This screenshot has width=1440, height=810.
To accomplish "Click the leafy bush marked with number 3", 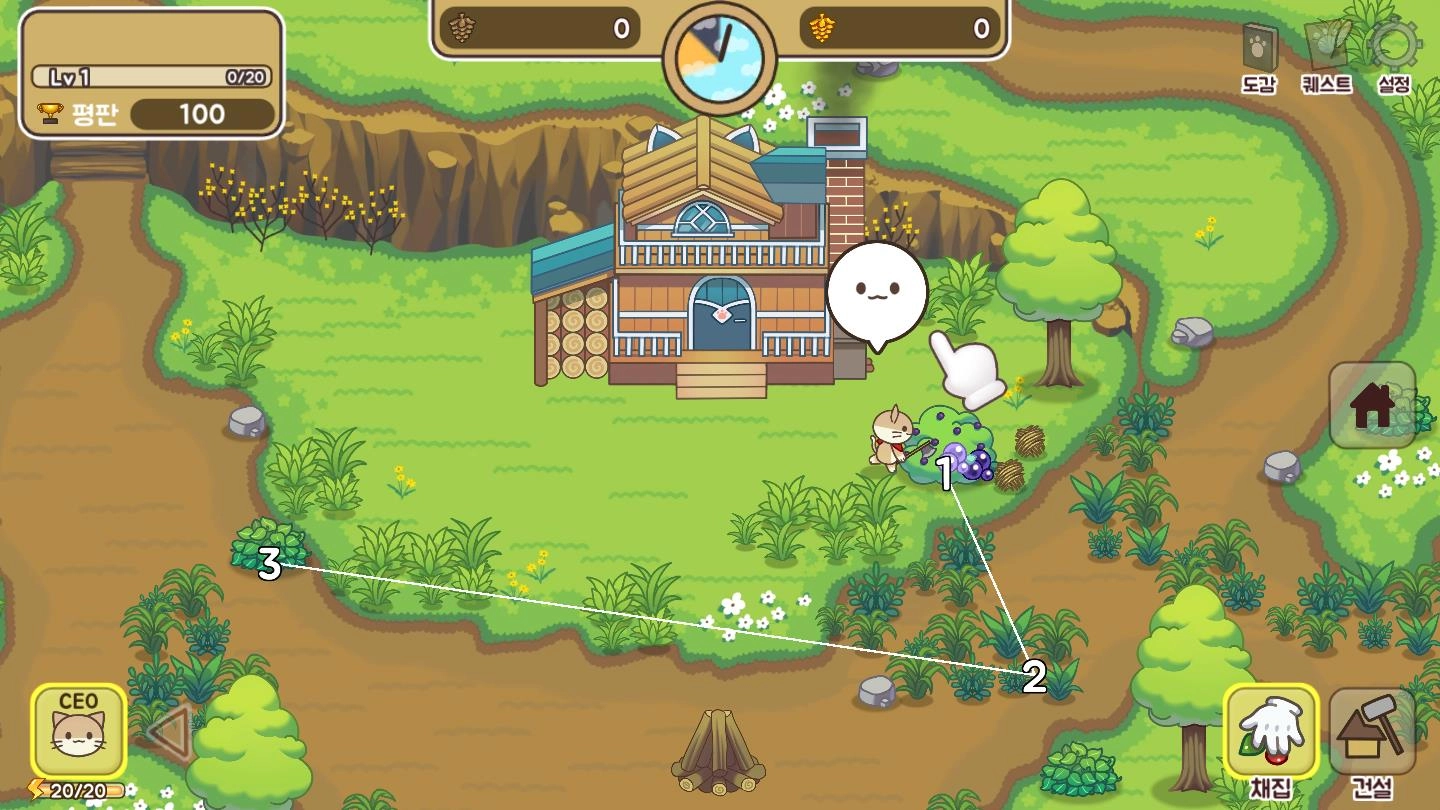I will point(268,548).
